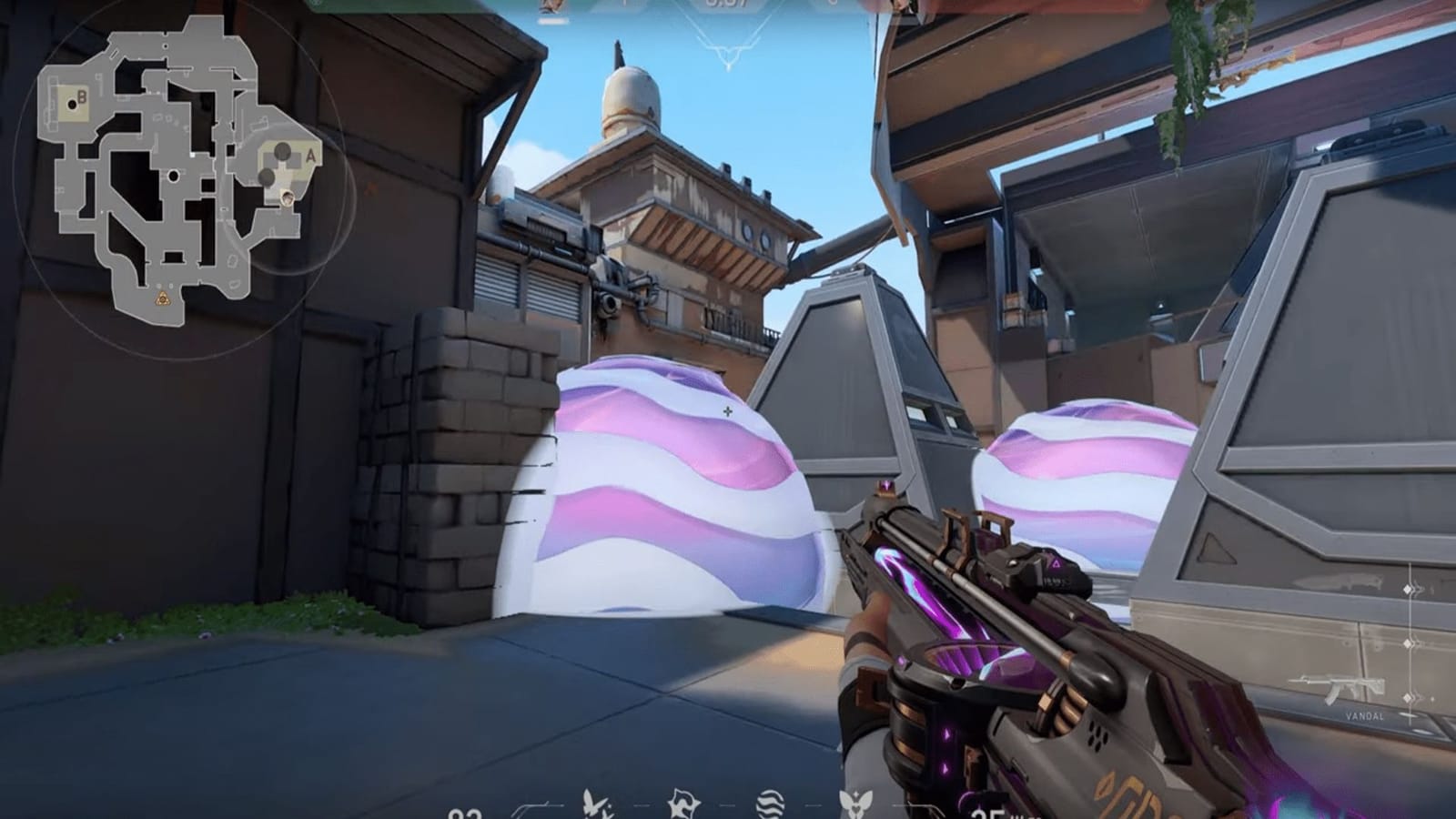The image size is (1456, 819).
Task: Click the crosshair at screen center
Action: point(728,409)
